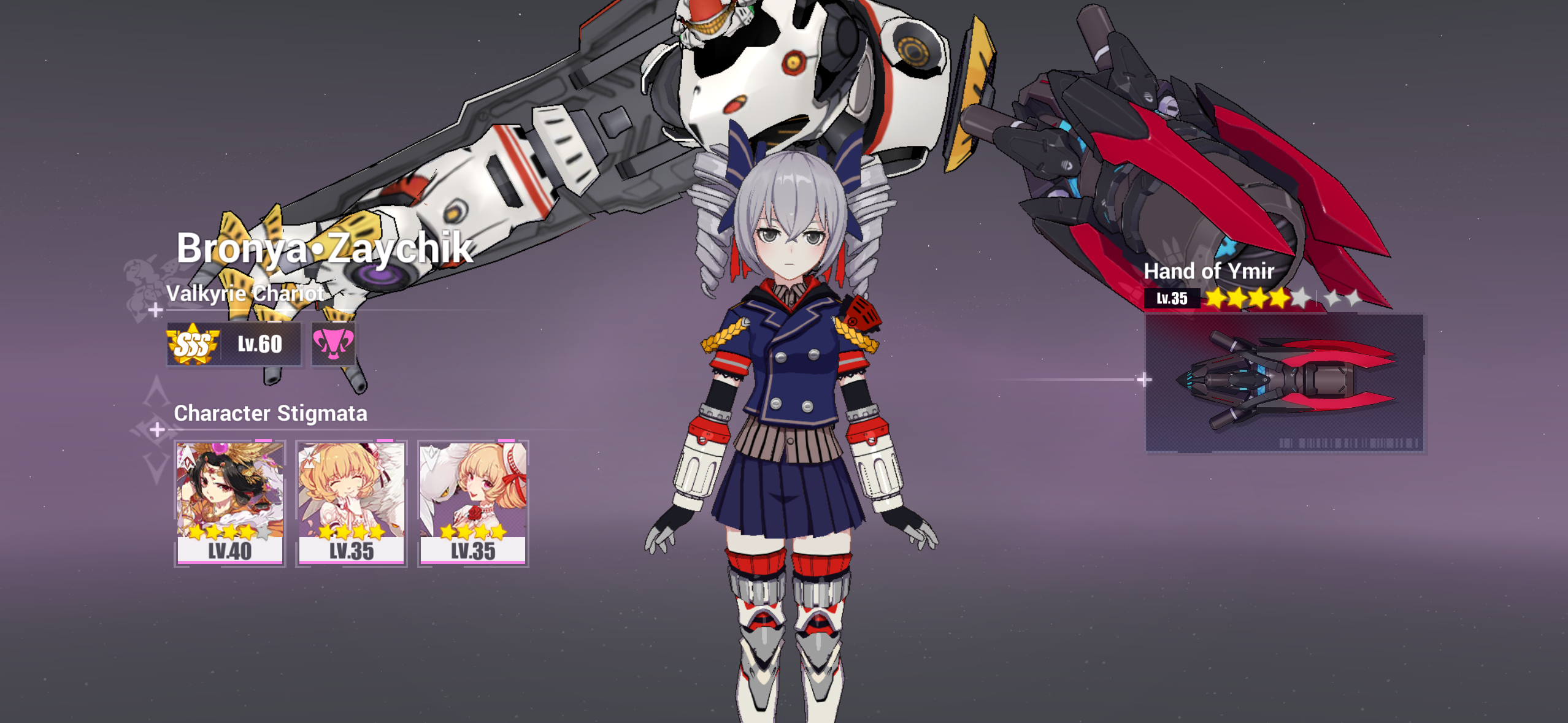
Task: Tap the pink trophy icon beside Lv.60
Action: click(332, 344)
